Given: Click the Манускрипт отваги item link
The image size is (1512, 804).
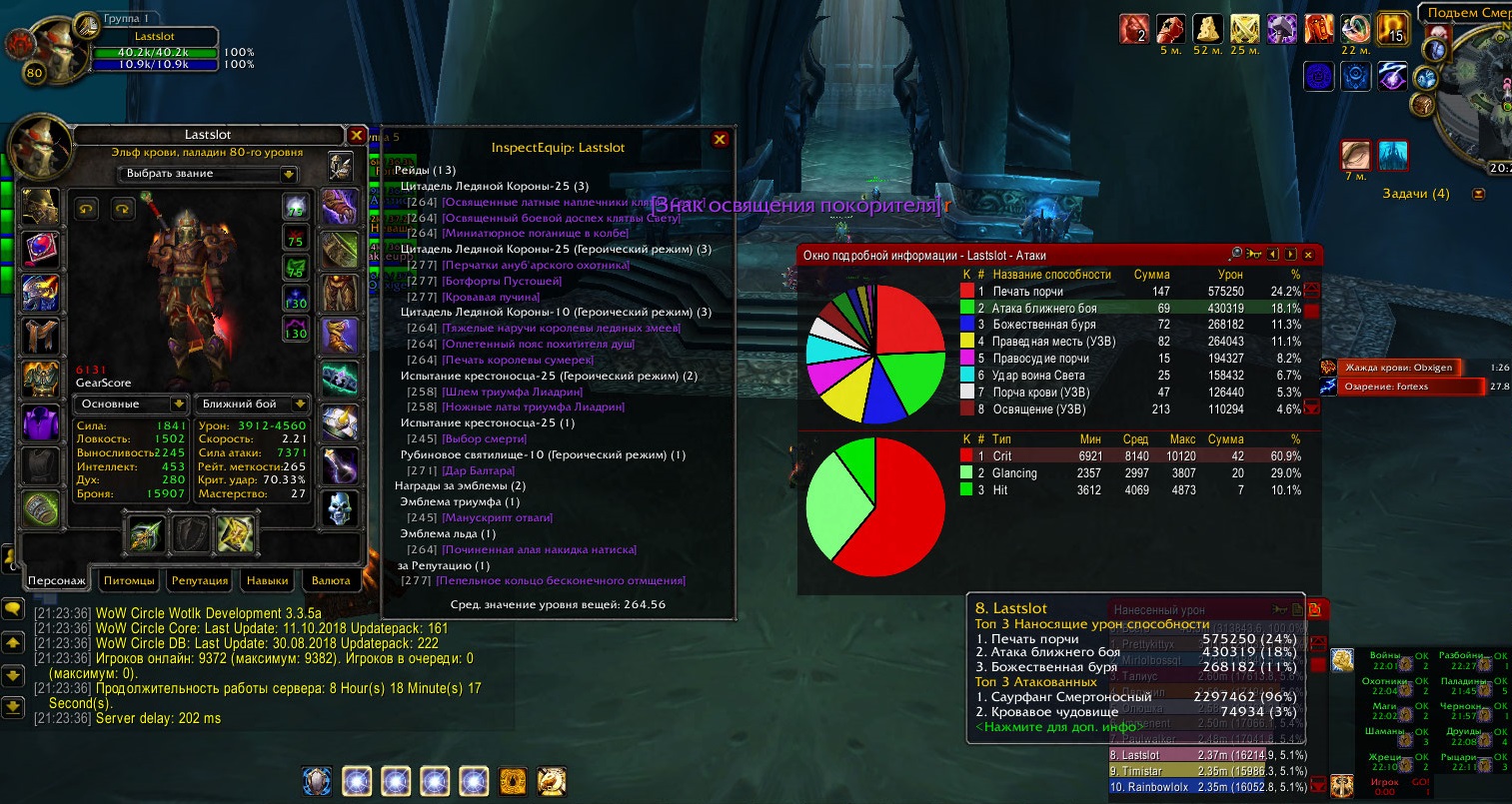Looking at the screenshot, I should [497, 517].
